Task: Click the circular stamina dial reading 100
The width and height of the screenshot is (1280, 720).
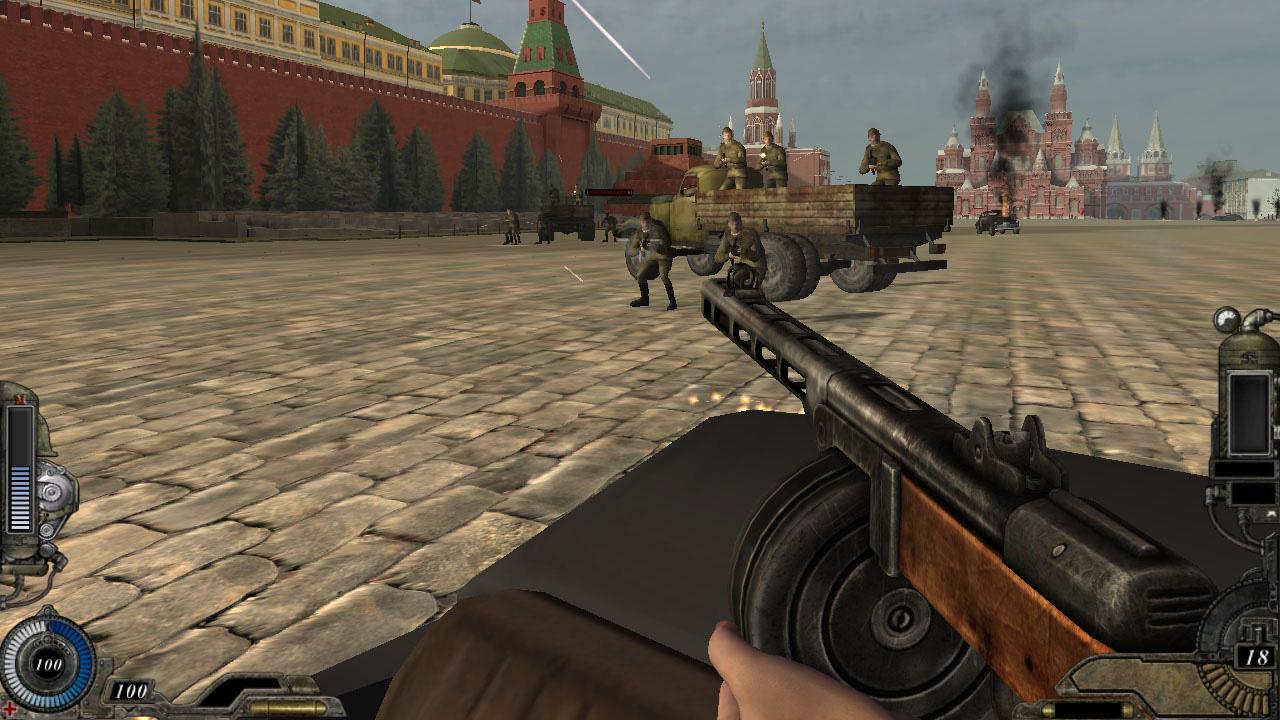Action: 48,662
